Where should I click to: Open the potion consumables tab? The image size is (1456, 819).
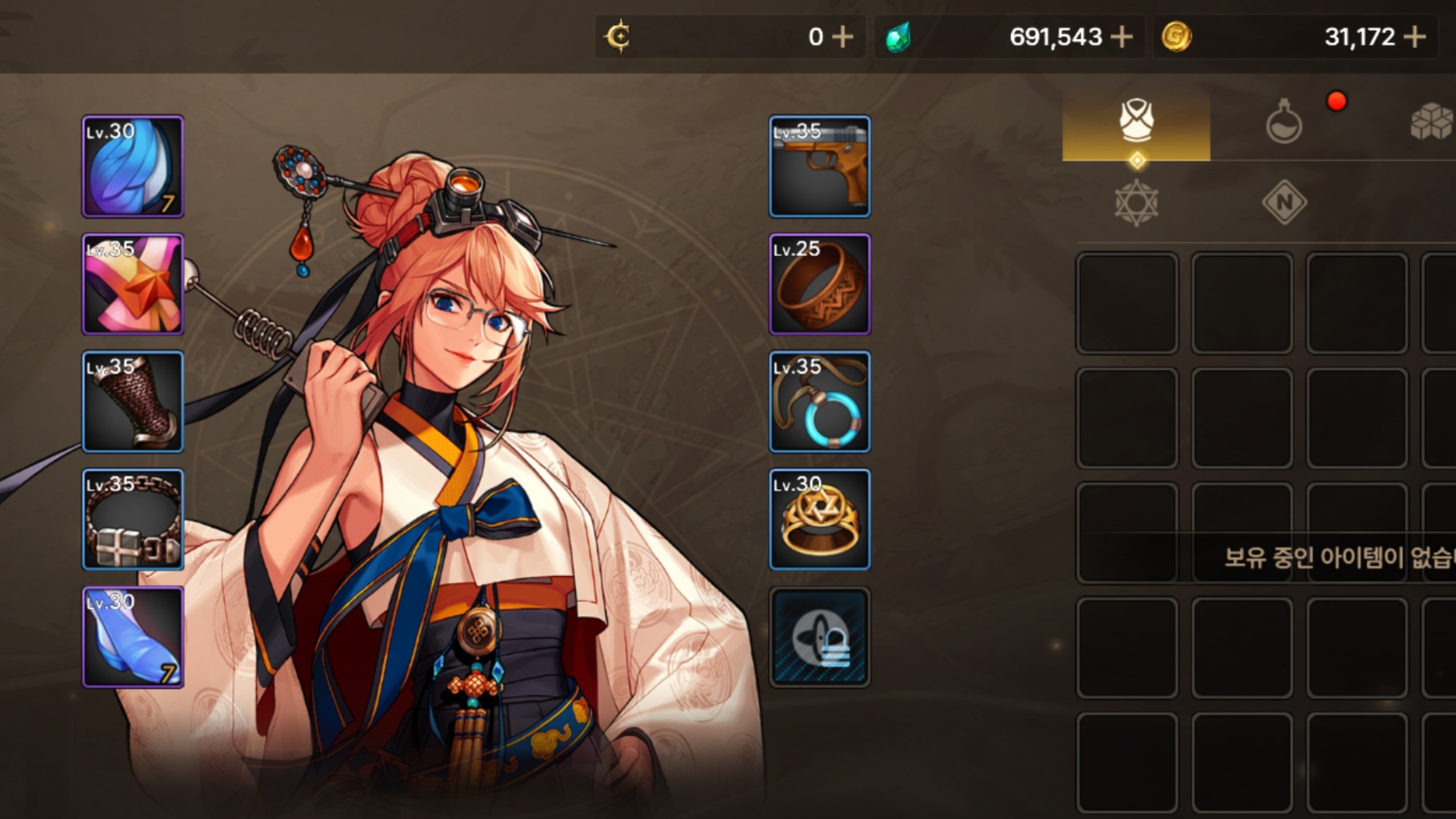click(1284, 121)
